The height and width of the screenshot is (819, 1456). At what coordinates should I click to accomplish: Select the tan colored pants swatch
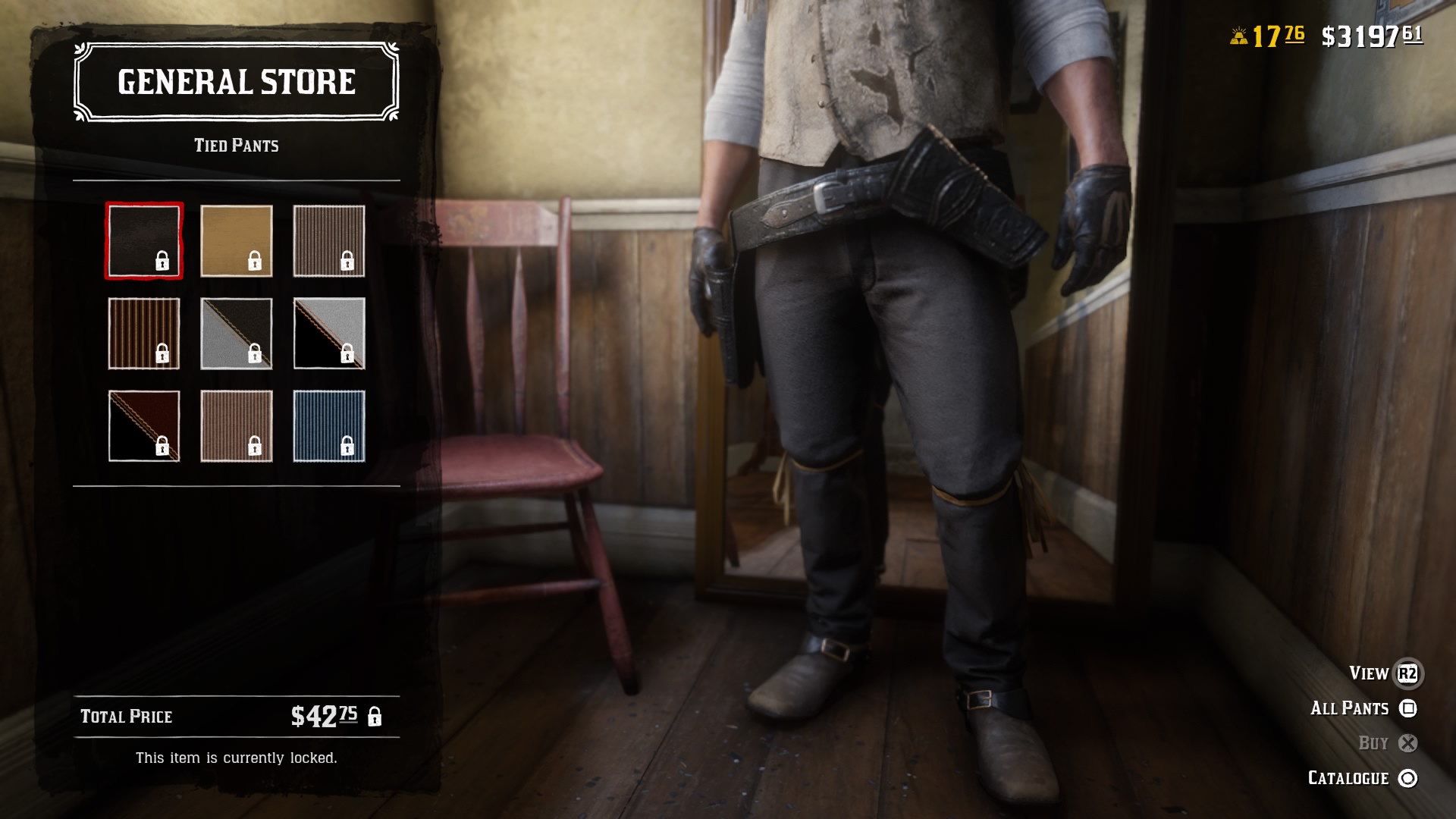[237, 239]
